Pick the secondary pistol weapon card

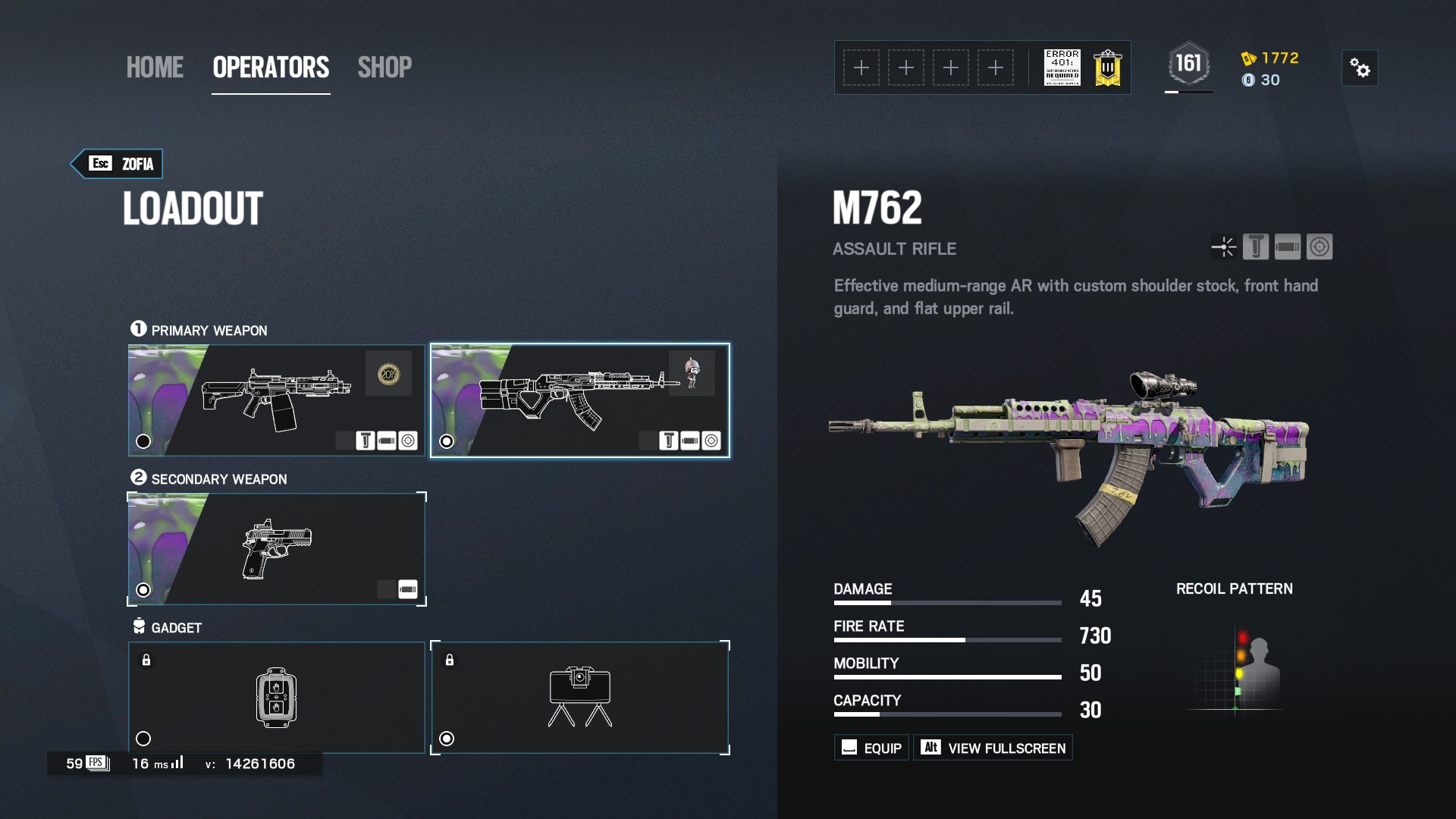276,549
